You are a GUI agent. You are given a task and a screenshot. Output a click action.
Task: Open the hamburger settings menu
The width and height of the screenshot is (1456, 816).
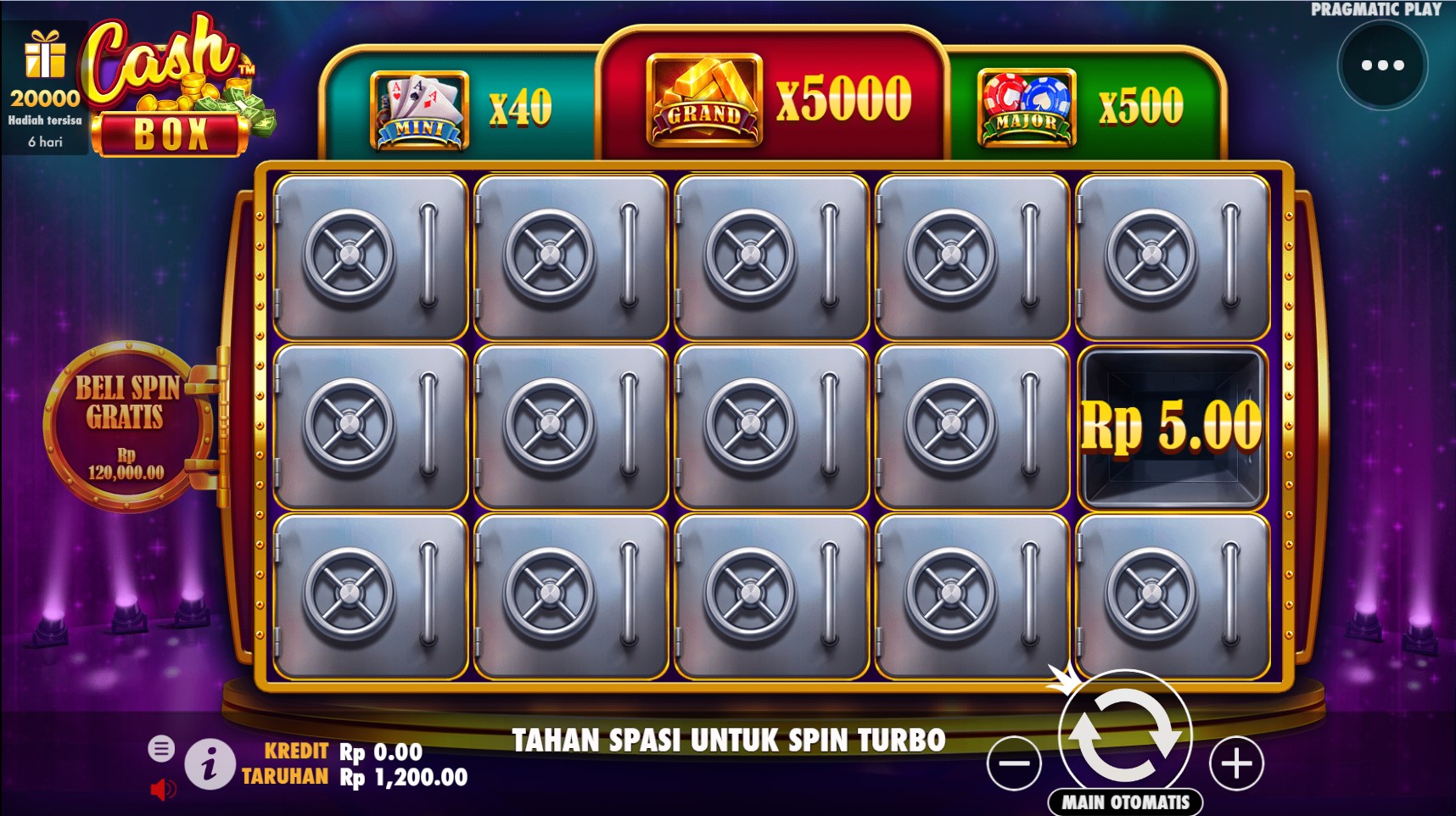click(161, 748)
